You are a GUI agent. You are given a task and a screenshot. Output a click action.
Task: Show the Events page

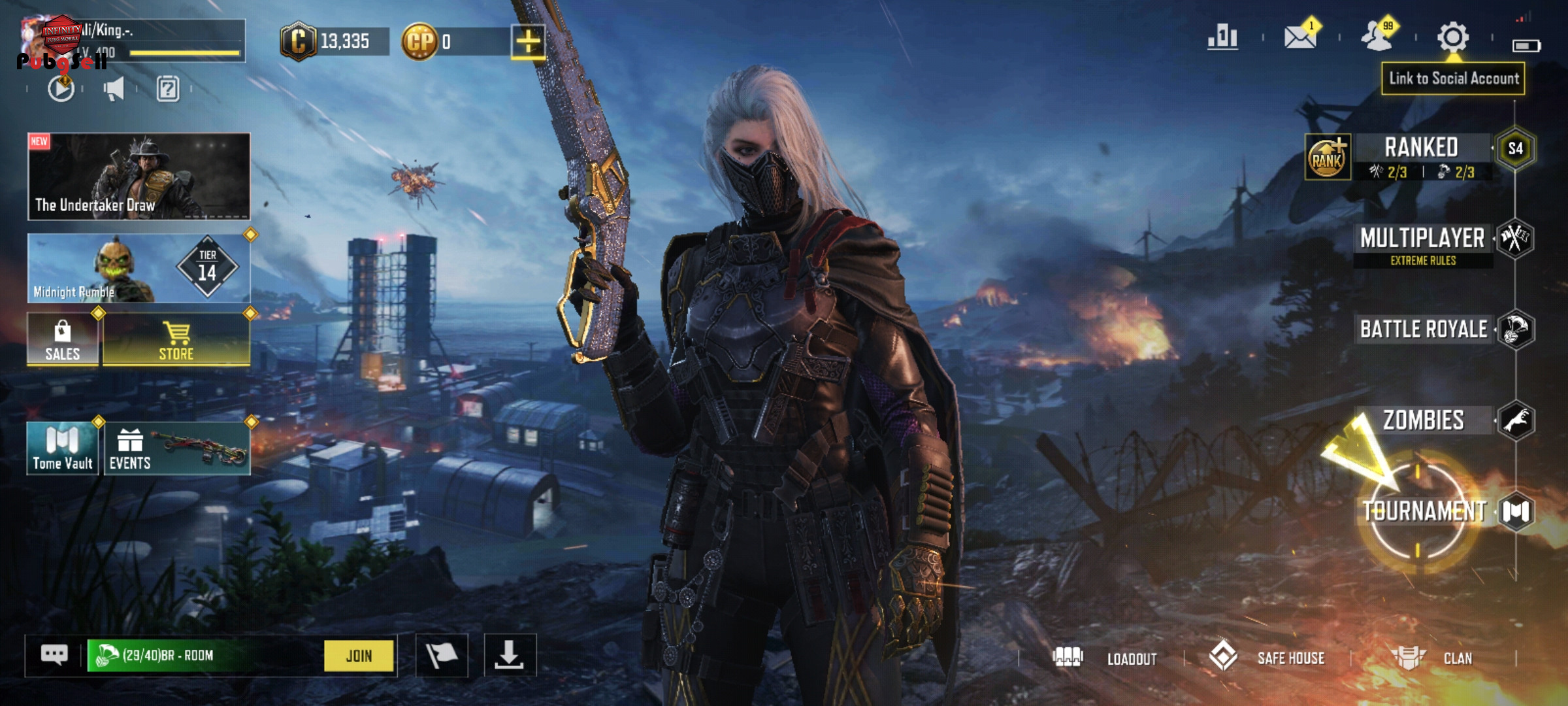click(x=176, y=448)
